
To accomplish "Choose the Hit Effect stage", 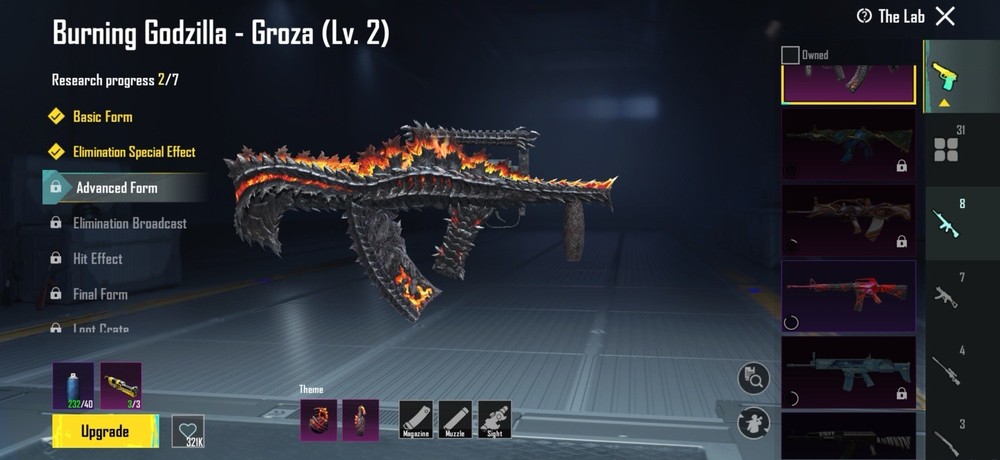I will 97,258.
